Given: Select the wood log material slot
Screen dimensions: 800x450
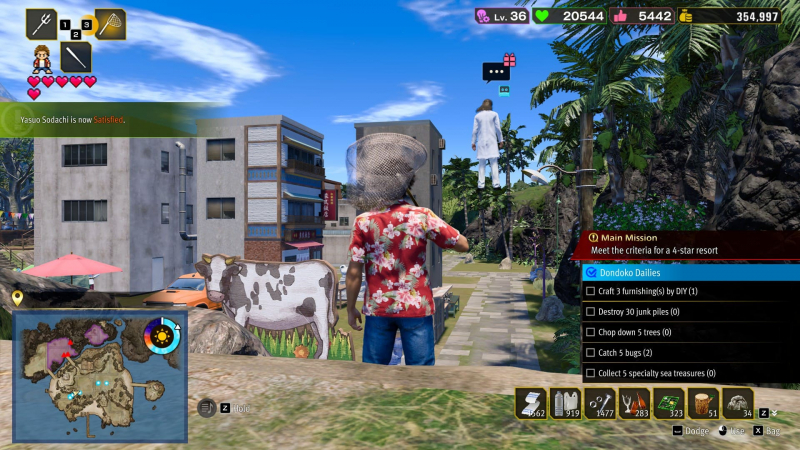Looking at the screenshot, I should pyautogui.click(x=704, y=403).
